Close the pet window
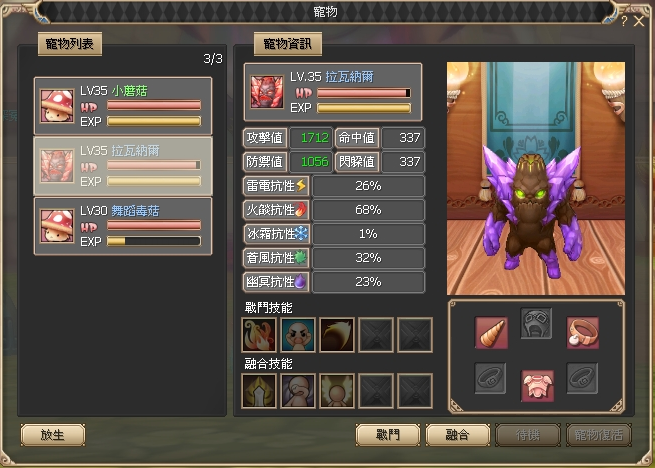 (x=639, y=20)
